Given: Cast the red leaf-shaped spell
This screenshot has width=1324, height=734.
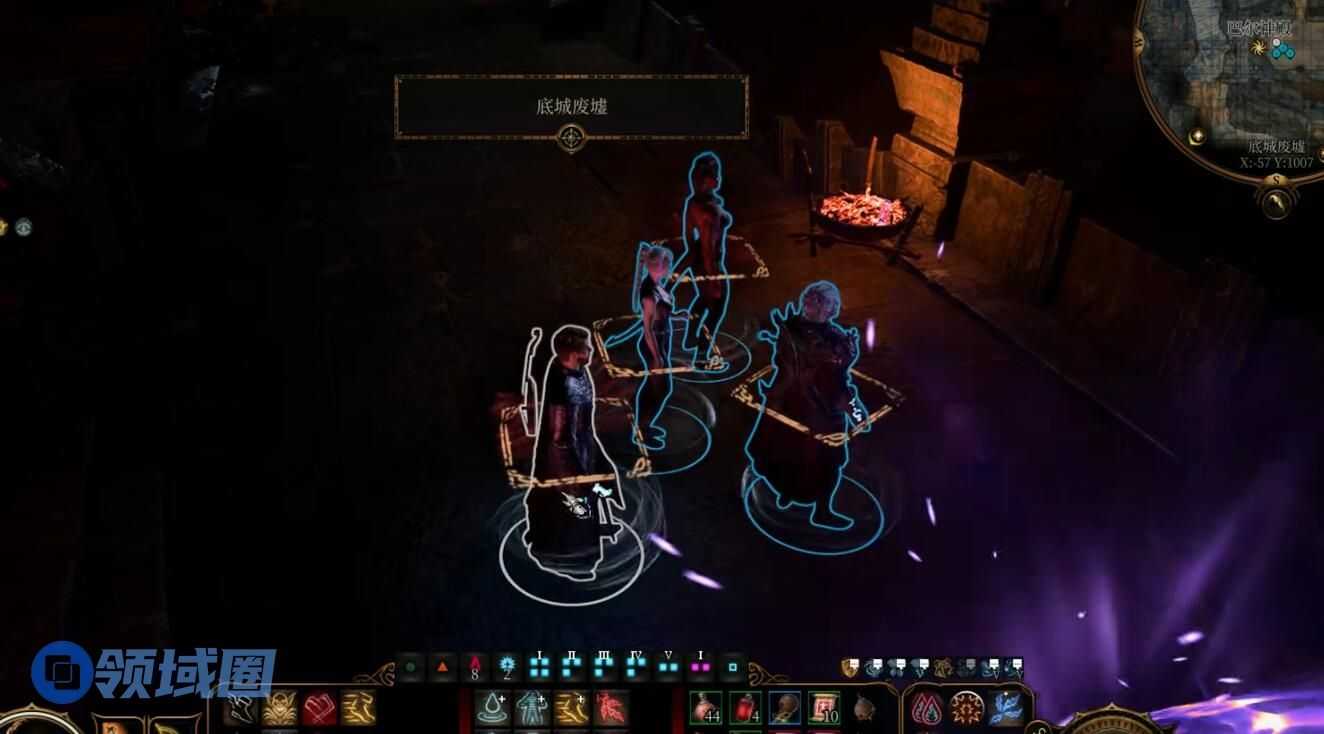Looking at the screenshot, I should pyautogui.click(x=611, y=708).
